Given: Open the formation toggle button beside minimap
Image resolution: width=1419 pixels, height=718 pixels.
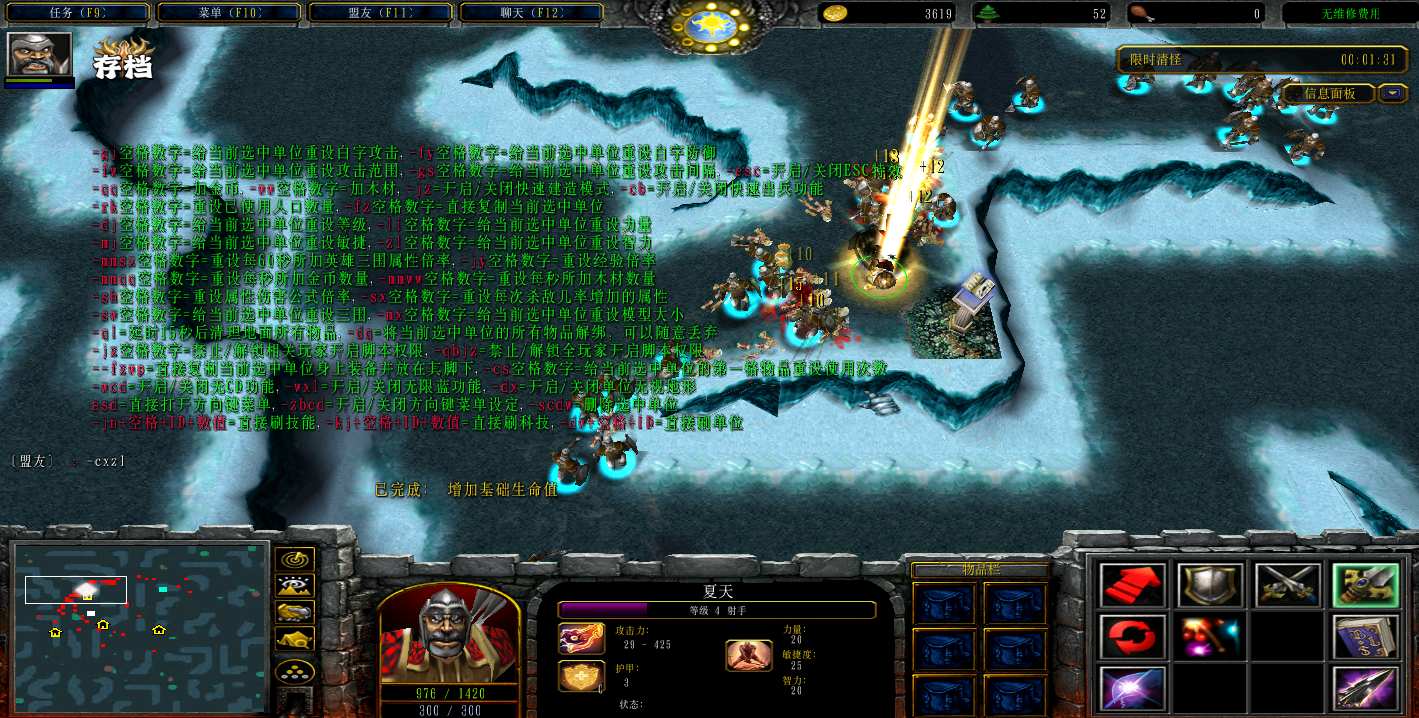Looking at the screenshot, I should point(294,670).
